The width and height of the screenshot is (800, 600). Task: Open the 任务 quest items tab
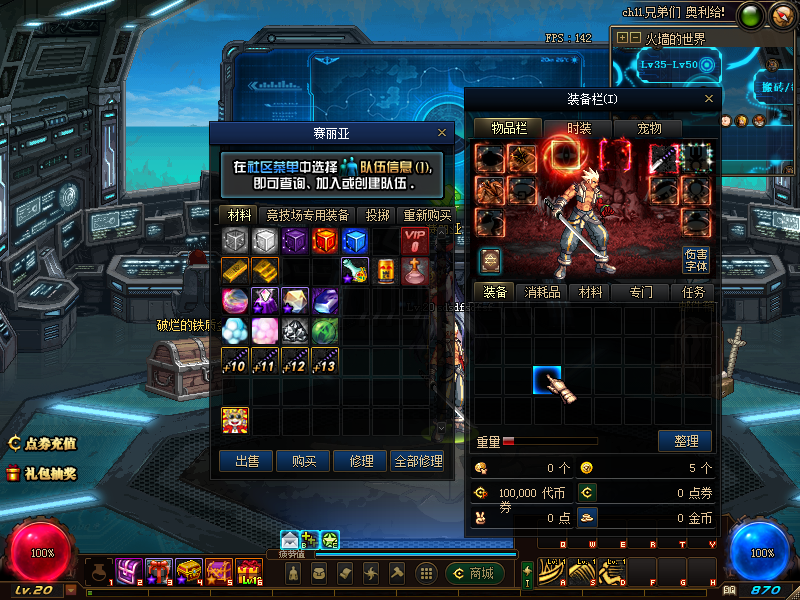tap(693, 292)
